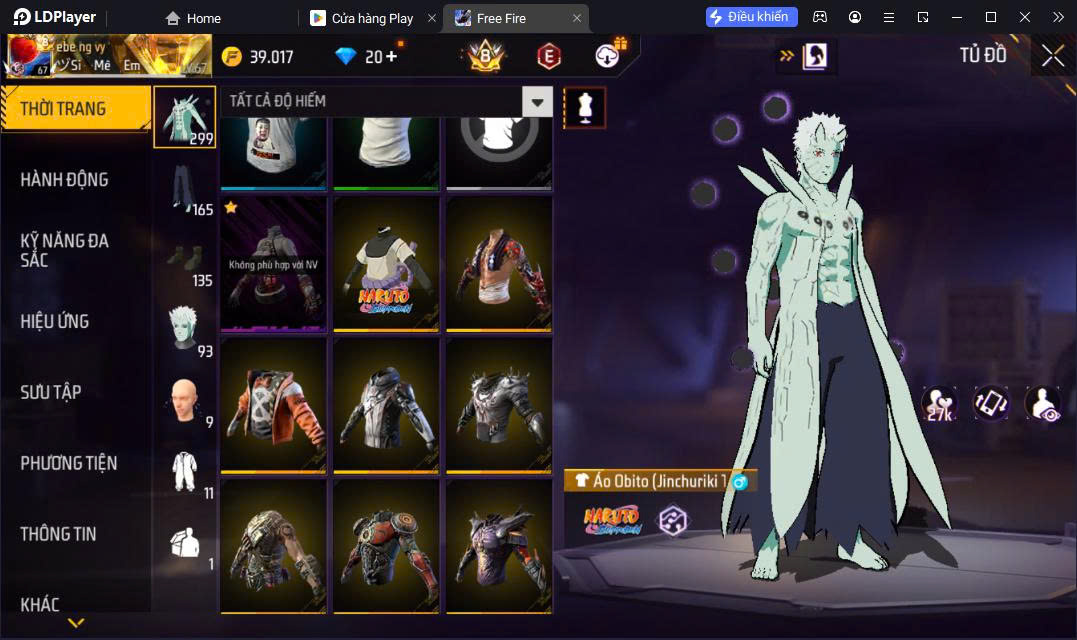Pick the purple spiked armor top
Image resolution: width=1077 pixels, height=640 pixels.
(x=499, y=547)
